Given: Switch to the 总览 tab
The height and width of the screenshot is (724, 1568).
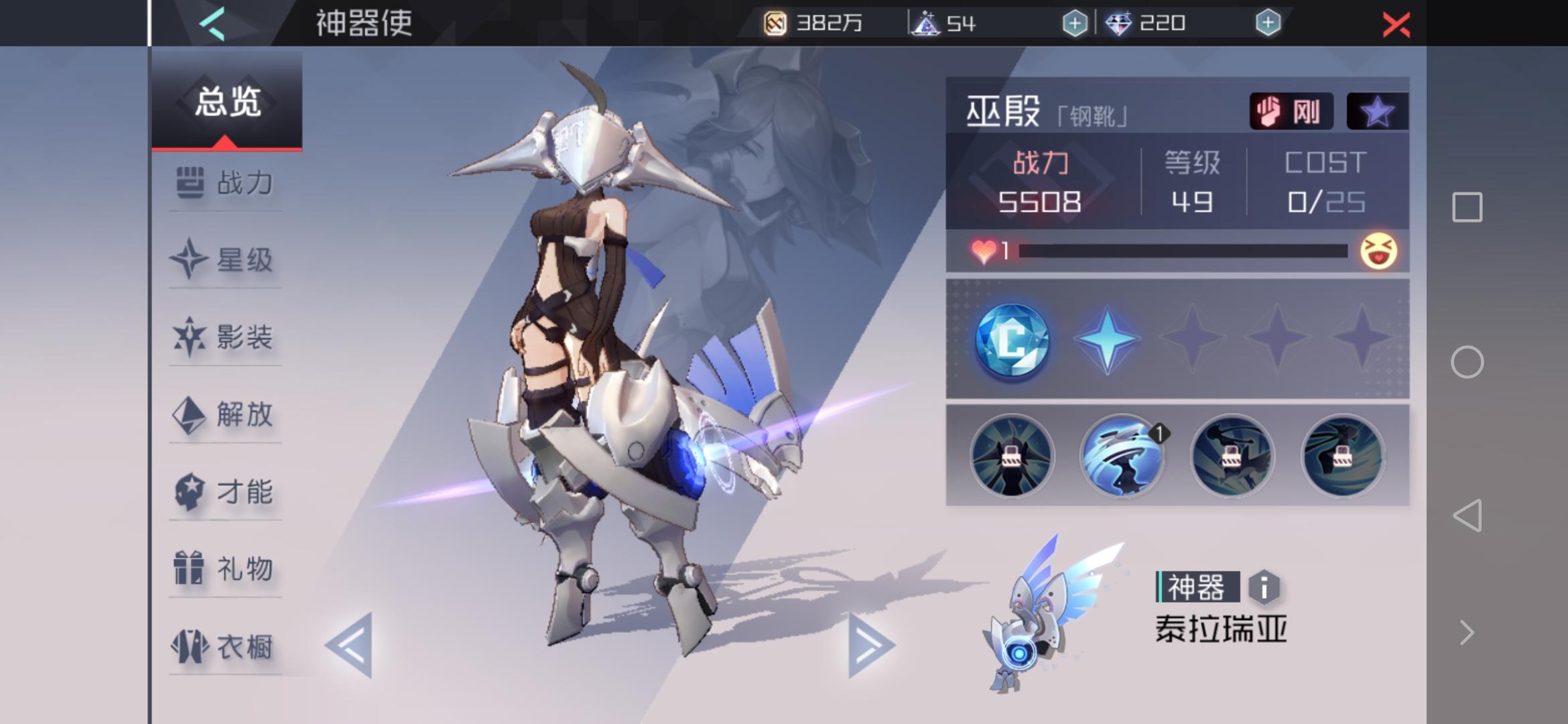Looking at the screenshot, I should (228, 101).
